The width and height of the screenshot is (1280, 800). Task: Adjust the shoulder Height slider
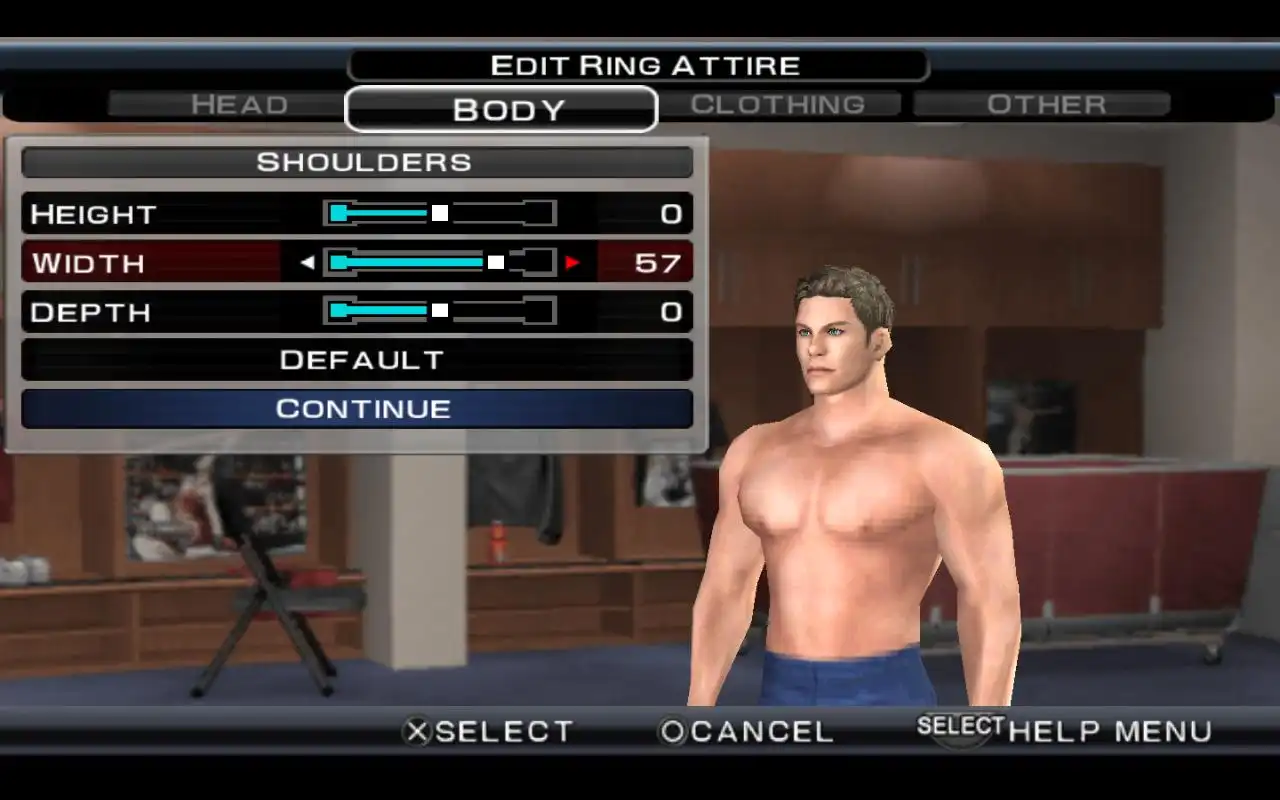click(x=440, y=213)
